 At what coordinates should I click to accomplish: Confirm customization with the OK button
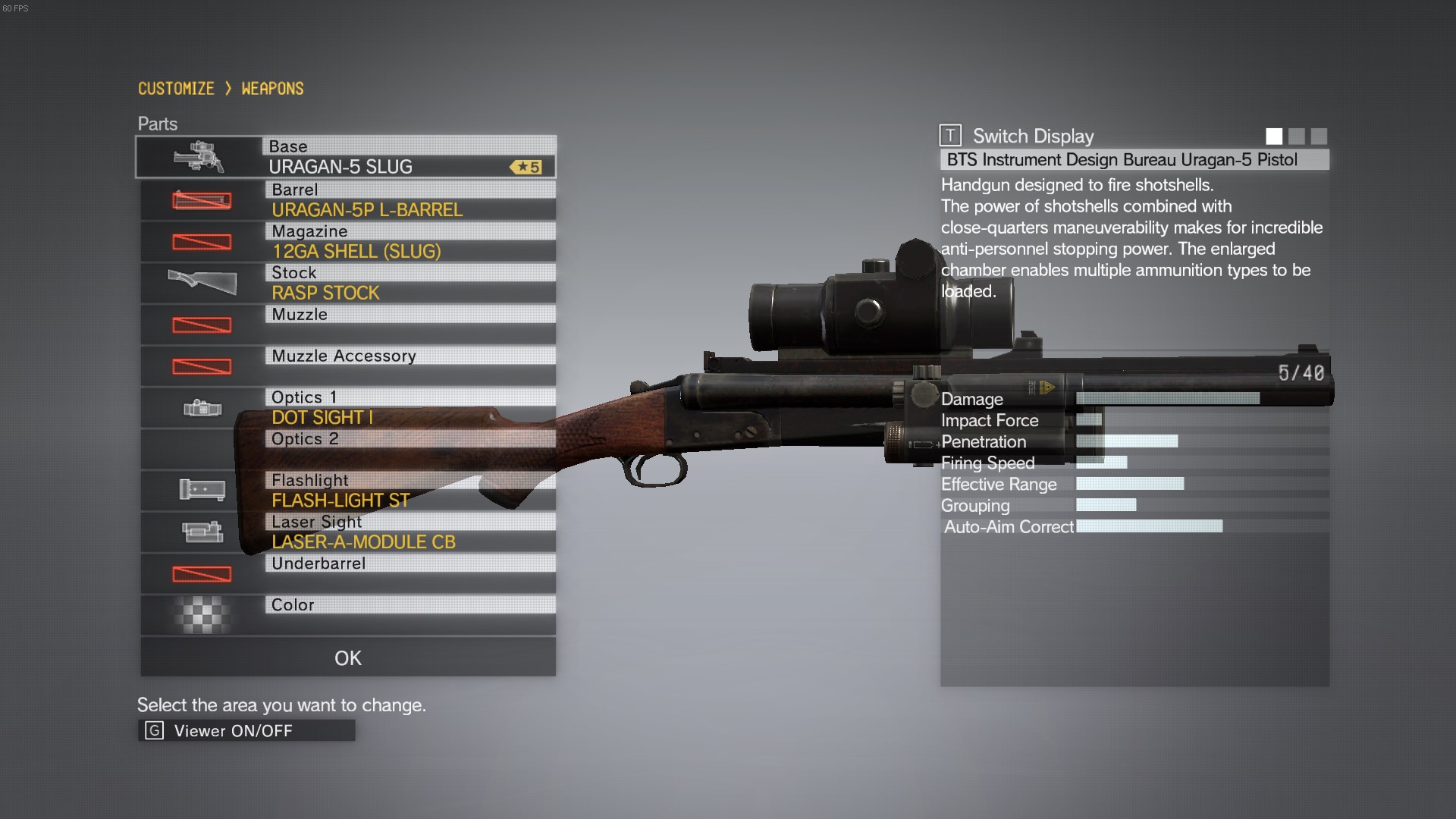(347, 657)
